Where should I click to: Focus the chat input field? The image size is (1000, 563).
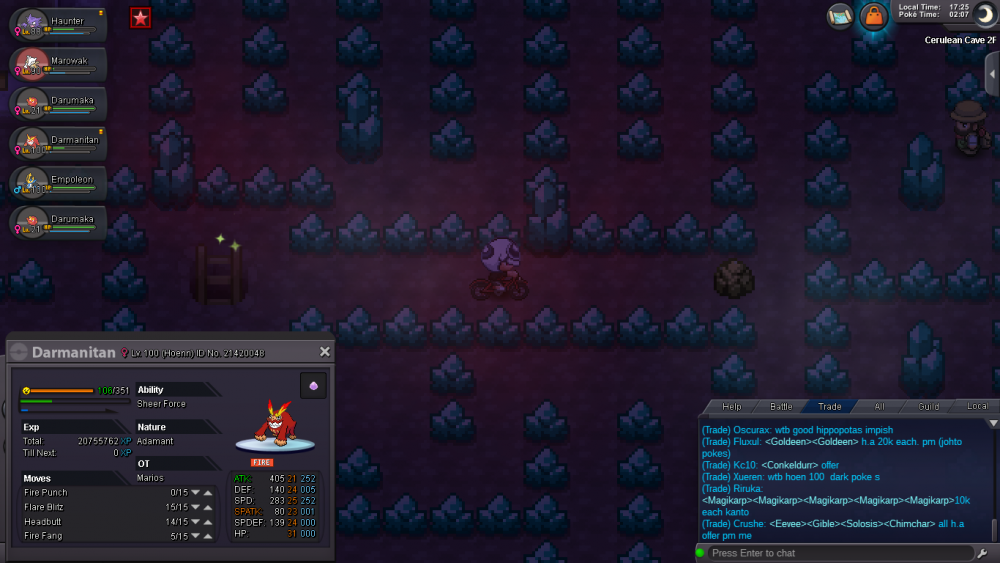tap(840, 553)
